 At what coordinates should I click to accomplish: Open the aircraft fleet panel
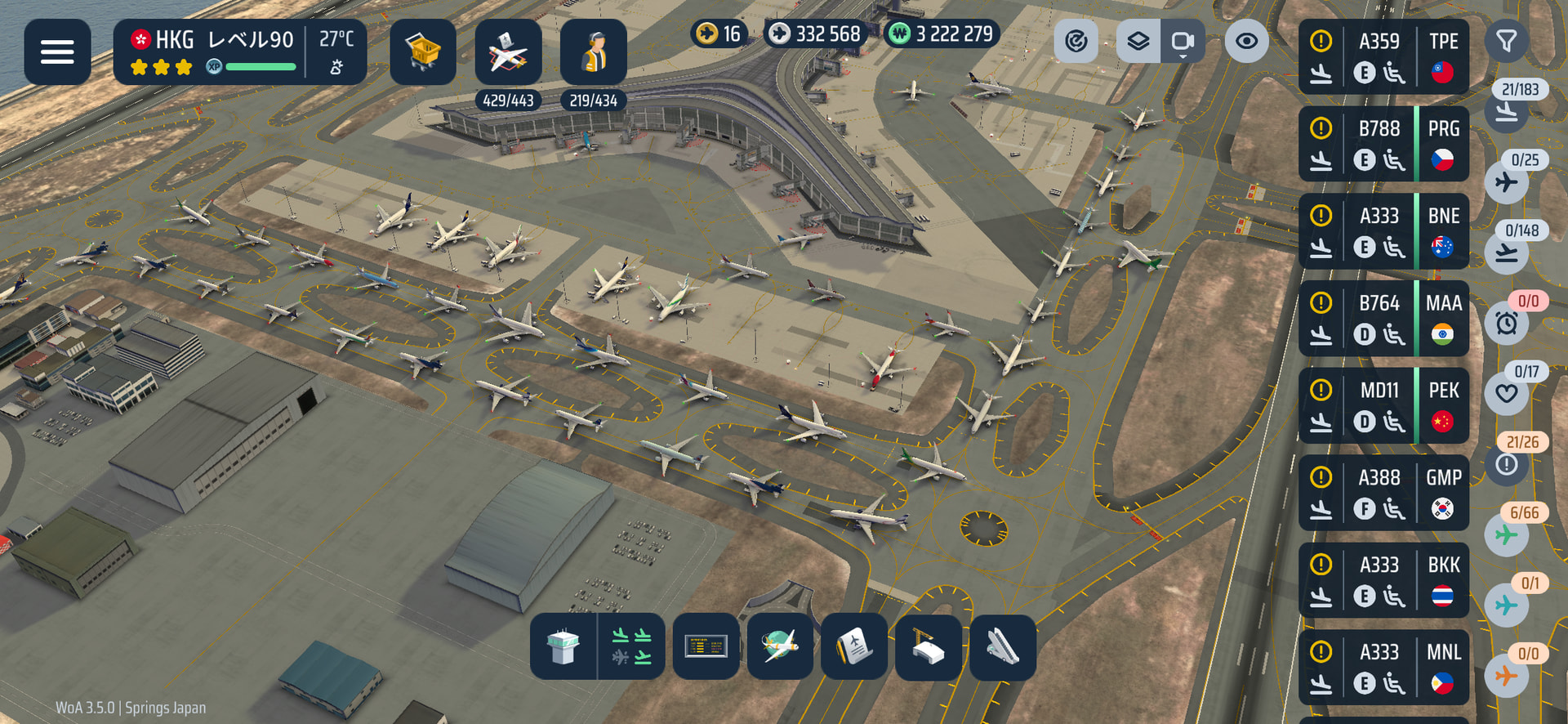508,52
